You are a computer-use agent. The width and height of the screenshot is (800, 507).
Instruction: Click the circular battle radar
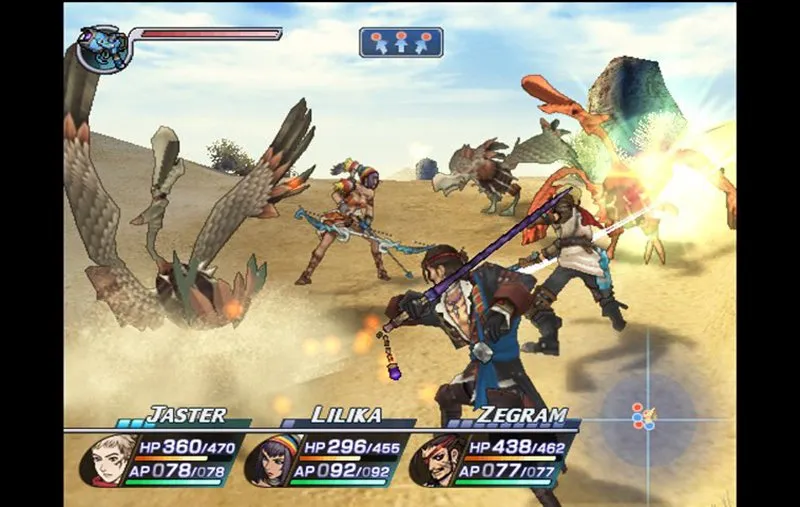pos(646,413)
